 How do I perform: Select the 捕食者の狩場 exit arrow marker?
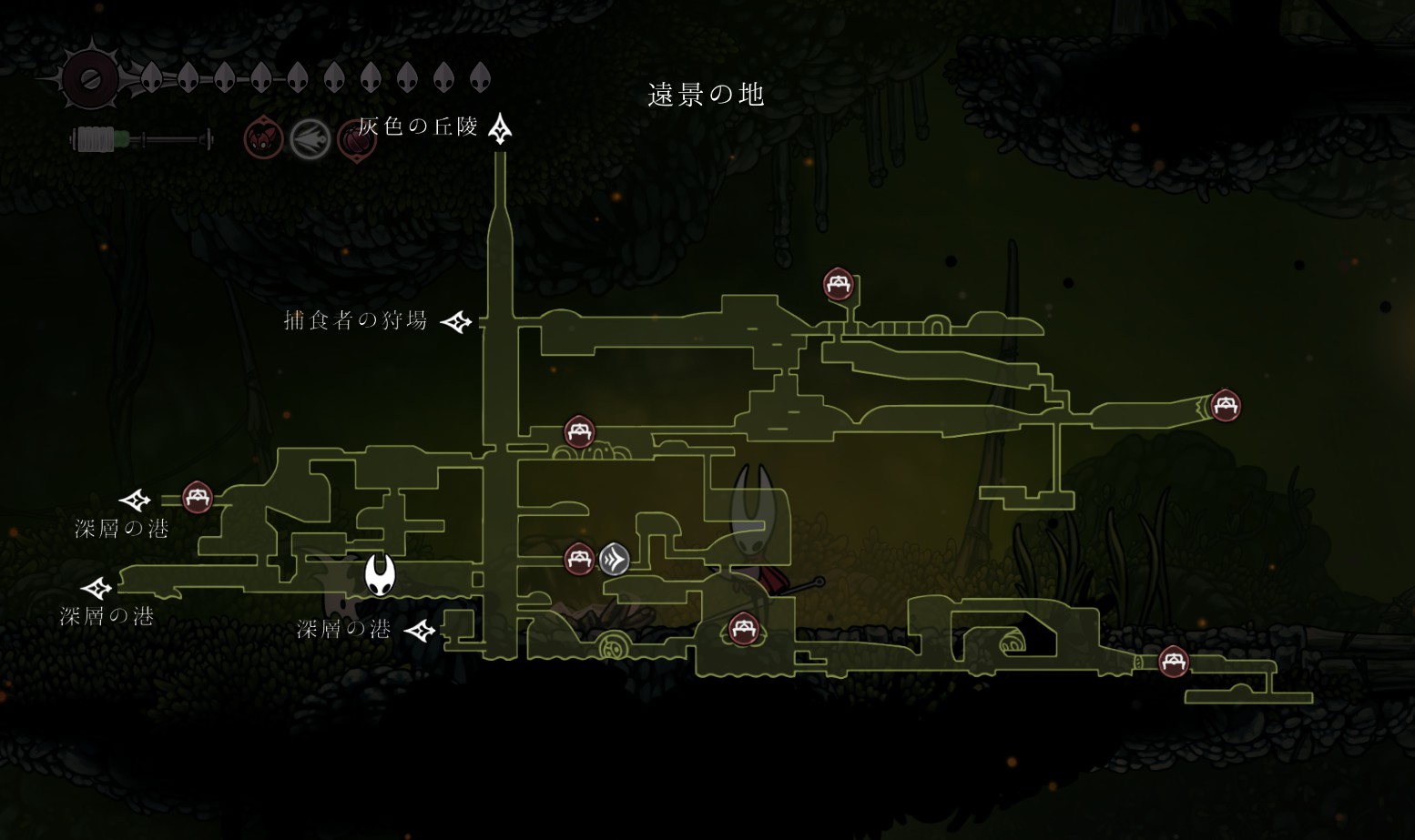pyautogui.click(x=456, y=321)
